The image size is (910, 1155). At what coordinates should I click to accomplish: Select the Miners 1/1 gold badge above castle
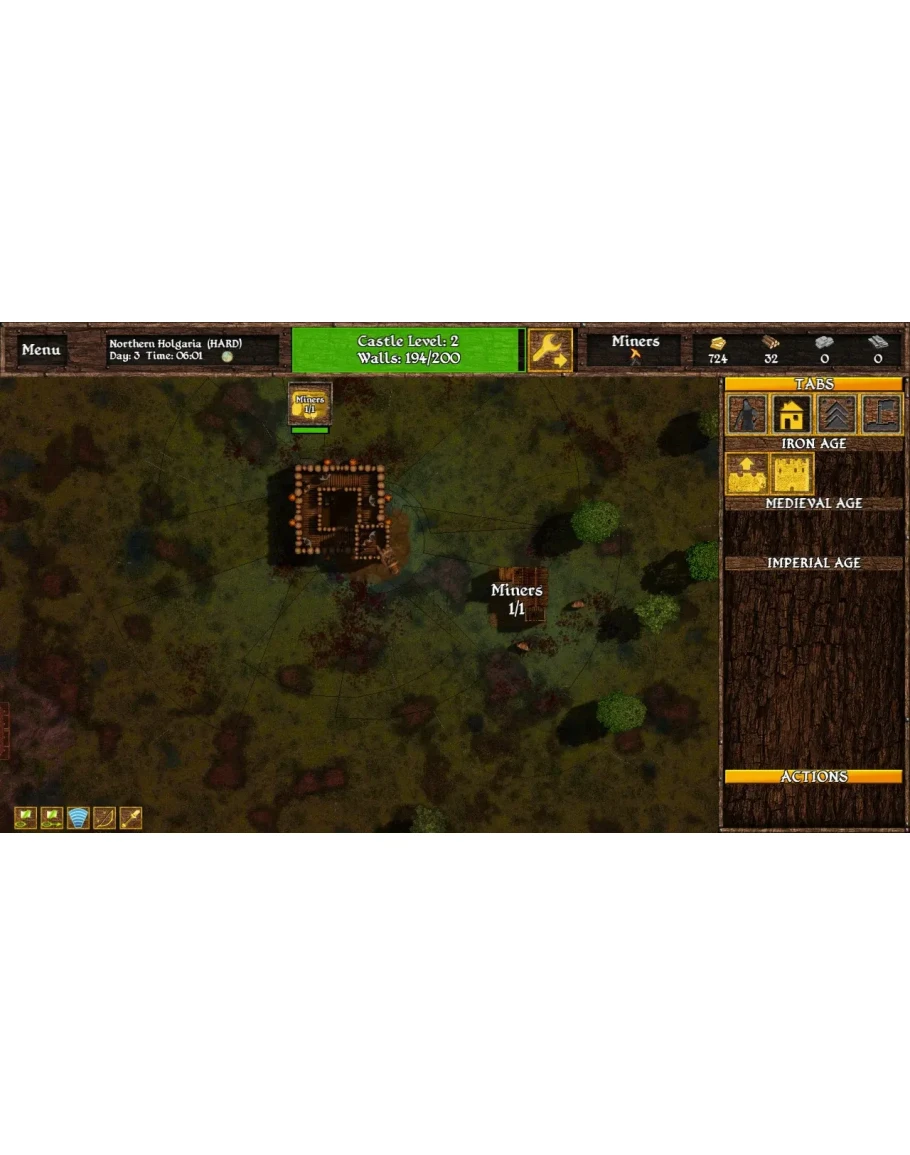310,404
